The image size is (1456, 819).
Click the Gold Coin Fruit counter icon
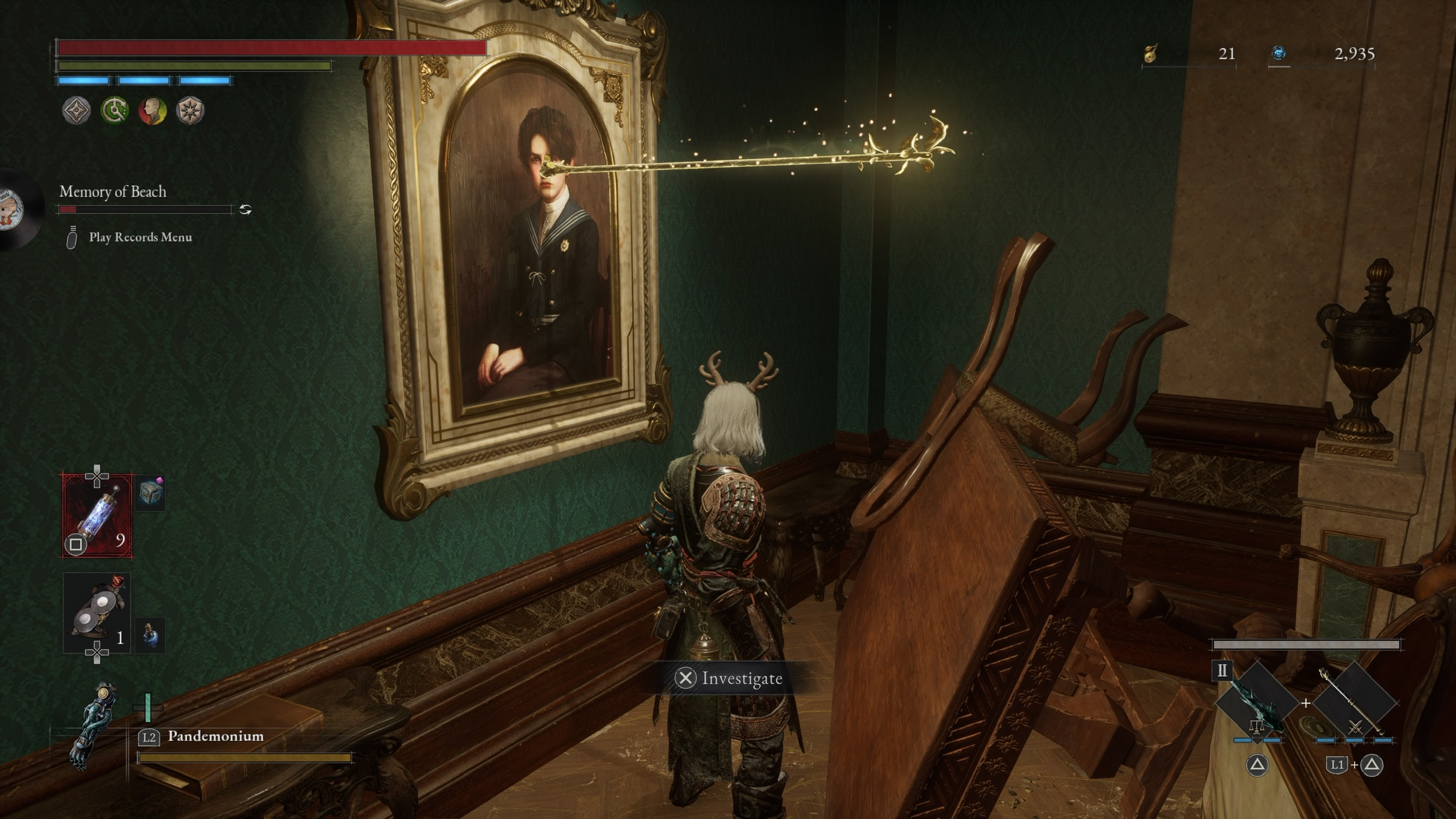pos(1151,54)
